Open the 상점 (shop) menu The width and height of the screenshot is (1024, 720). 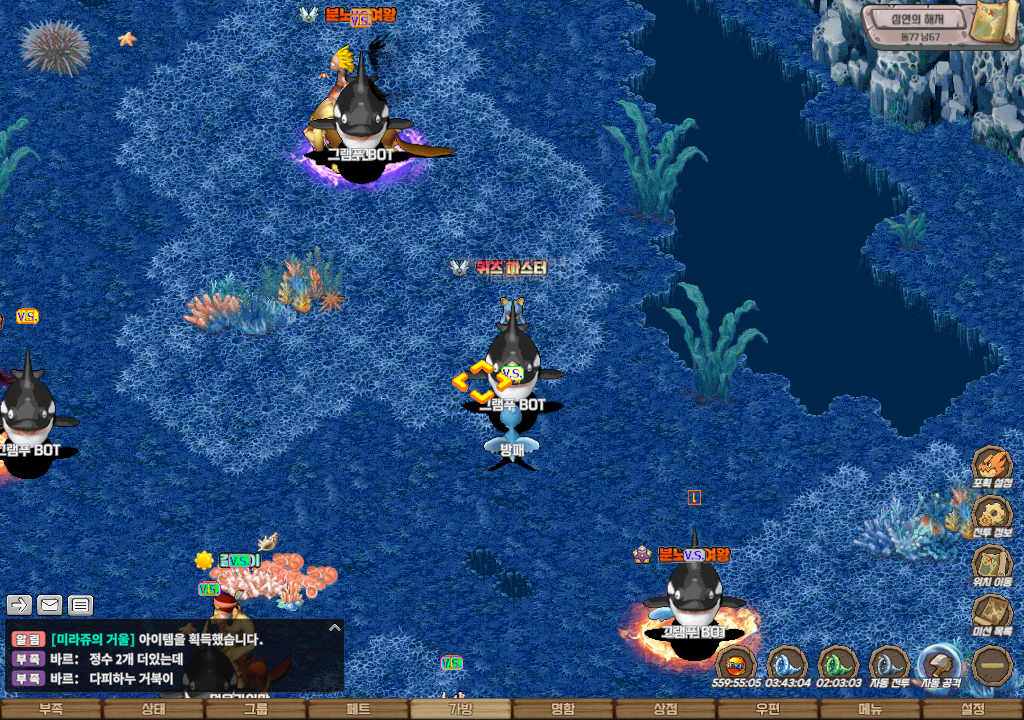tap(666, 709)
